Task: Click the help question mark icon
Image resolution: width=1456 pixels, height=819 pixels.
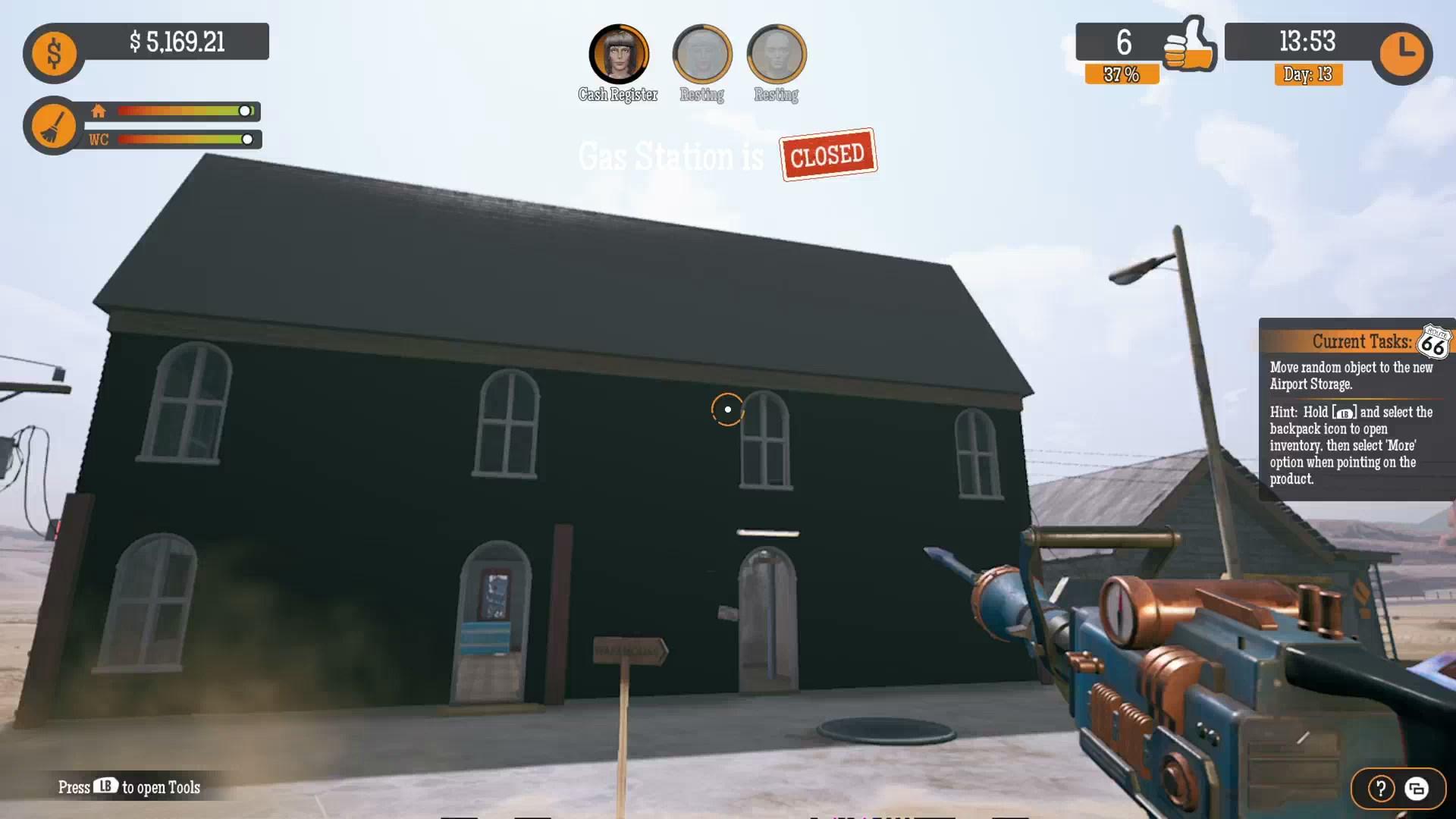Action: click(x=1379, y=789)
